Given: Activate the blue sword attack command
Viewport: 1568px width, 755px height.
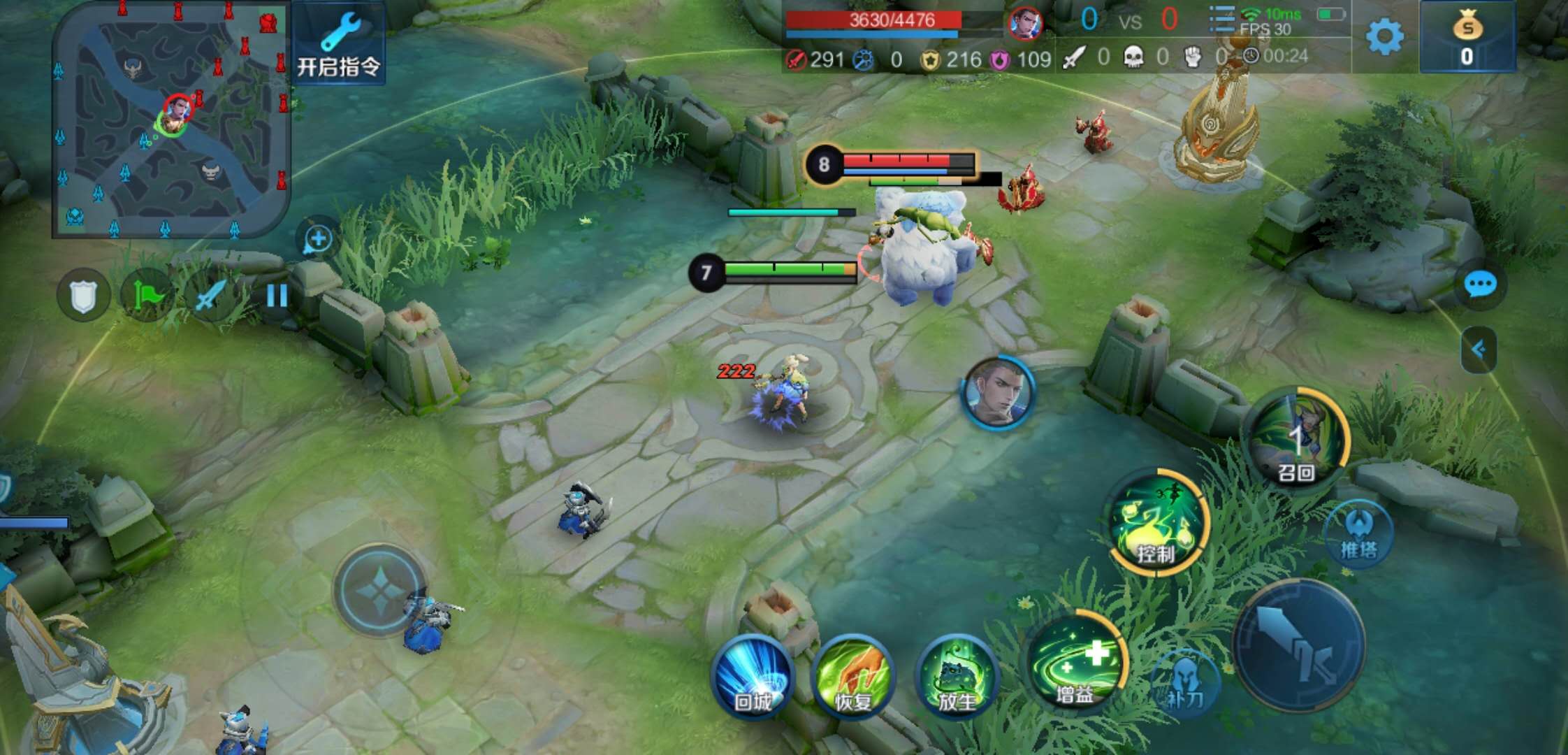Looking at the screenshot, I should tap(210, 296).
